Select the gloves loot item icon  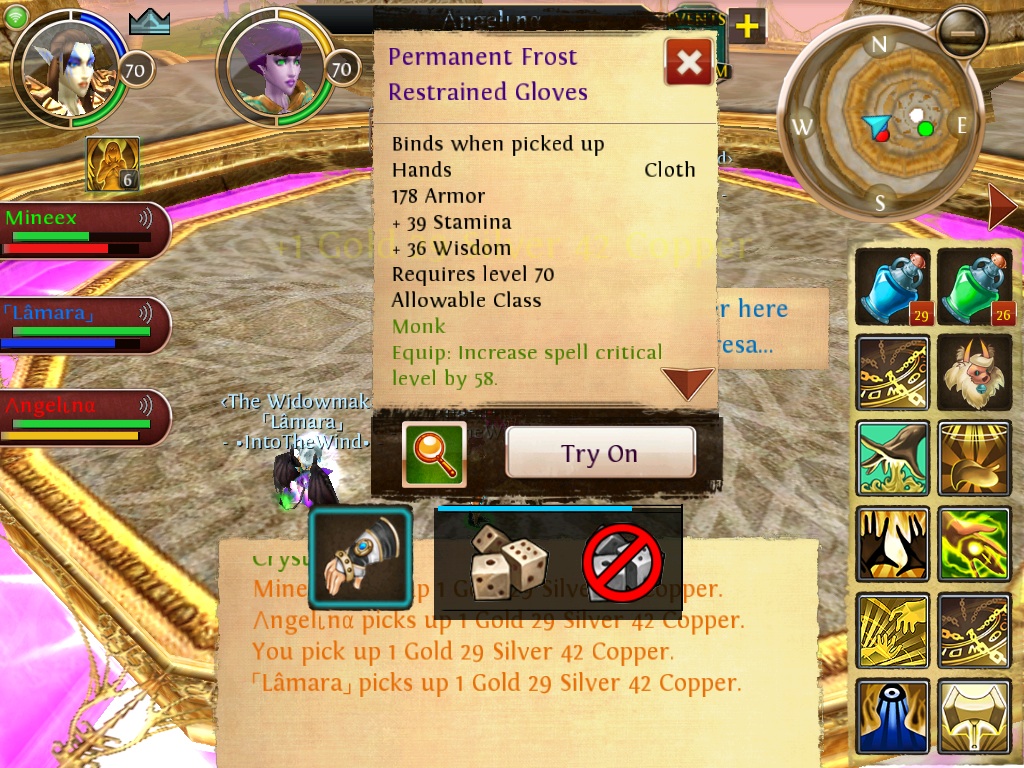(360, 557)
